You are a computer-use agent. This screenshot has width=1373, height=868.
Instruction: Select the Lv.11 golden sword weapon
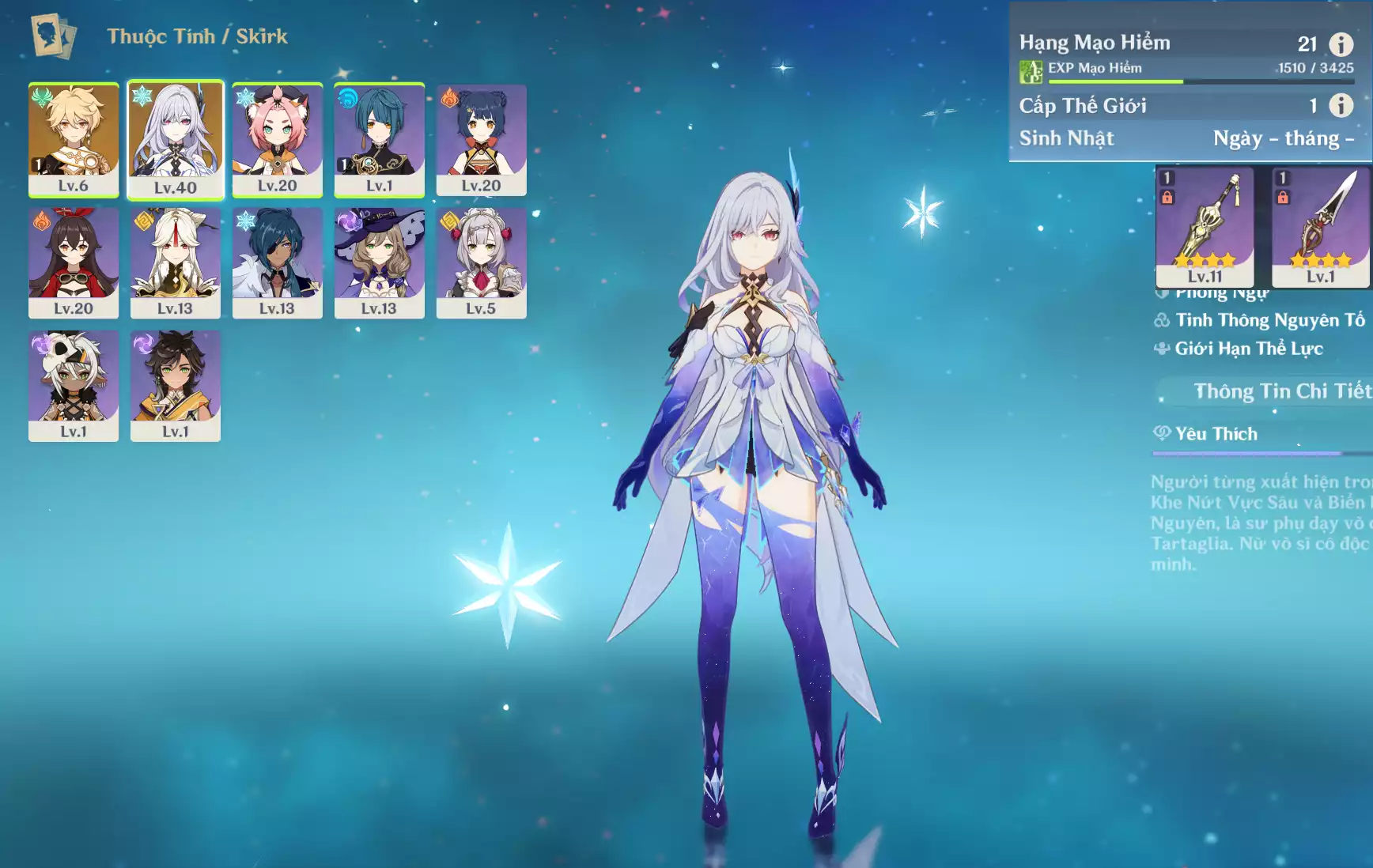(x=1205, y=226)
